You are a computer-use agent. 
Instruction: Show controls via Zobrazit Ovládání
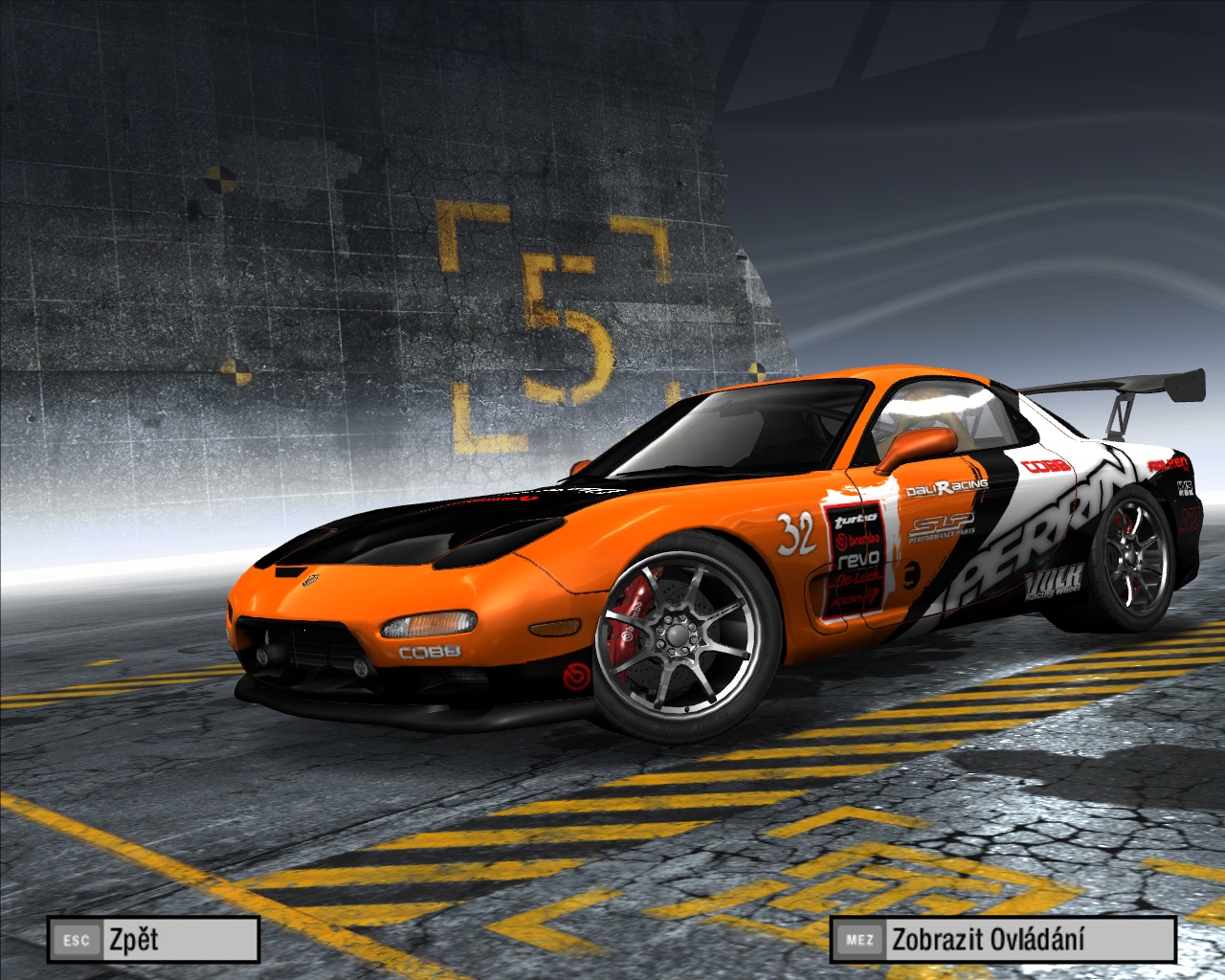coord(1002,939)
